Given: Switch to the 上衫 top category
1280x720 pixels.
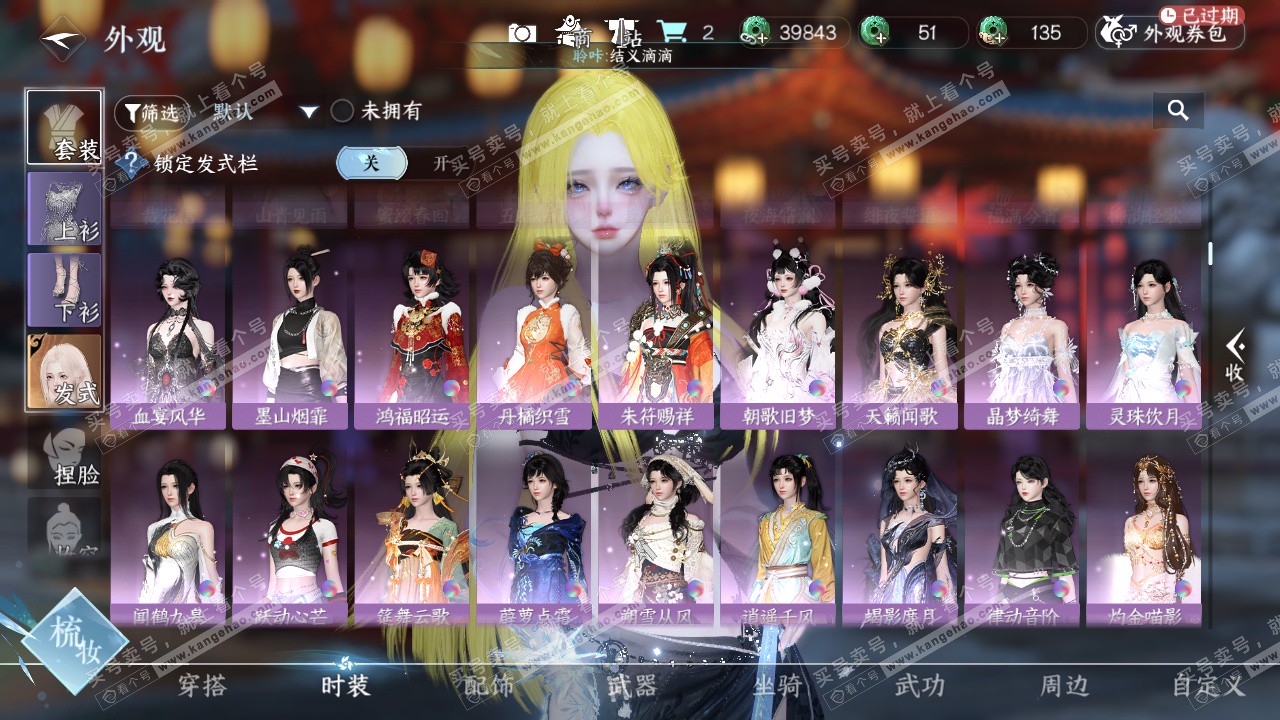Looking at the screenshot, I should click(65, 209).
